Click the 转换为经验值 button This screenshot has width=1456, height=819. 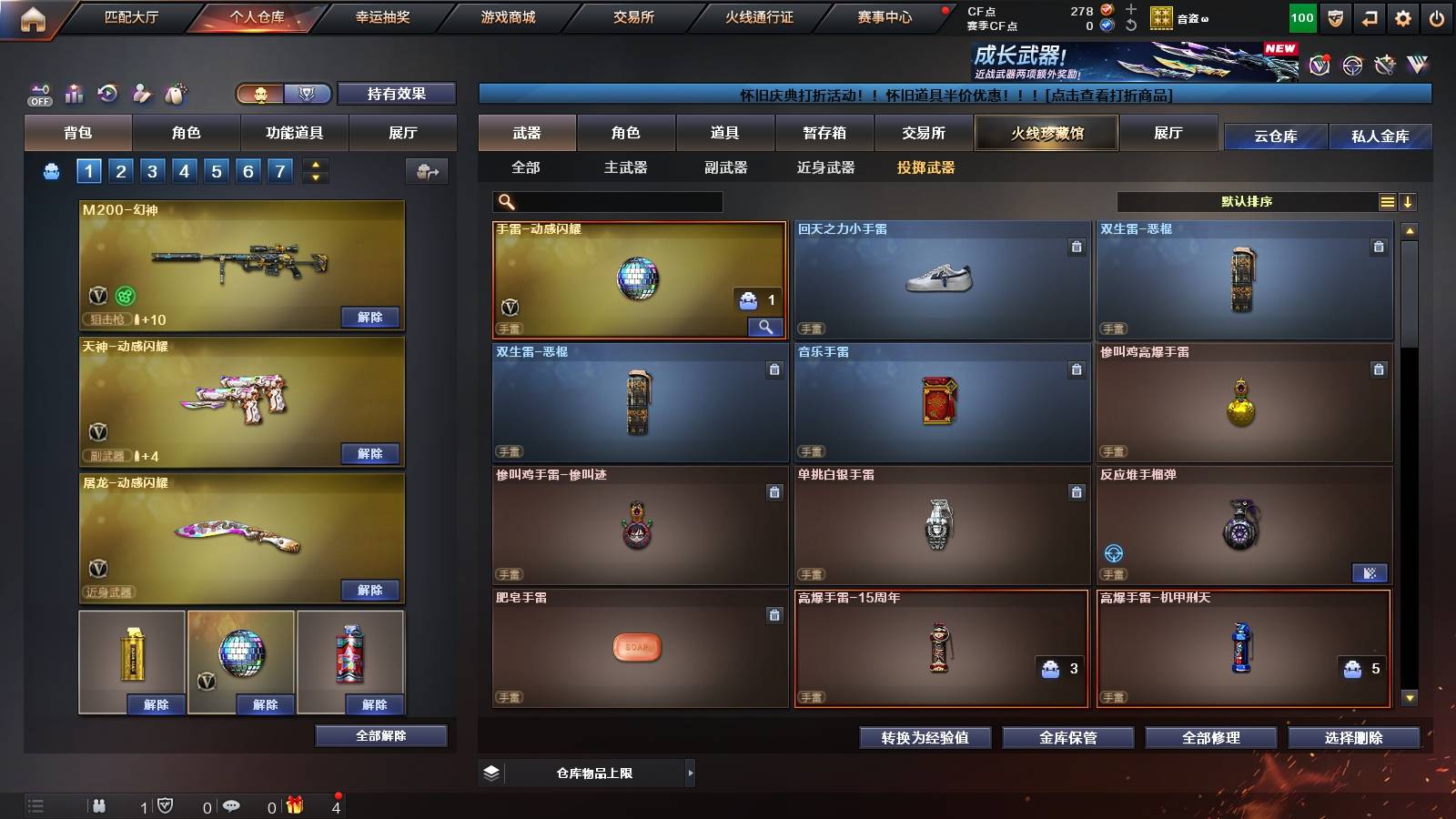click(926, 738)
